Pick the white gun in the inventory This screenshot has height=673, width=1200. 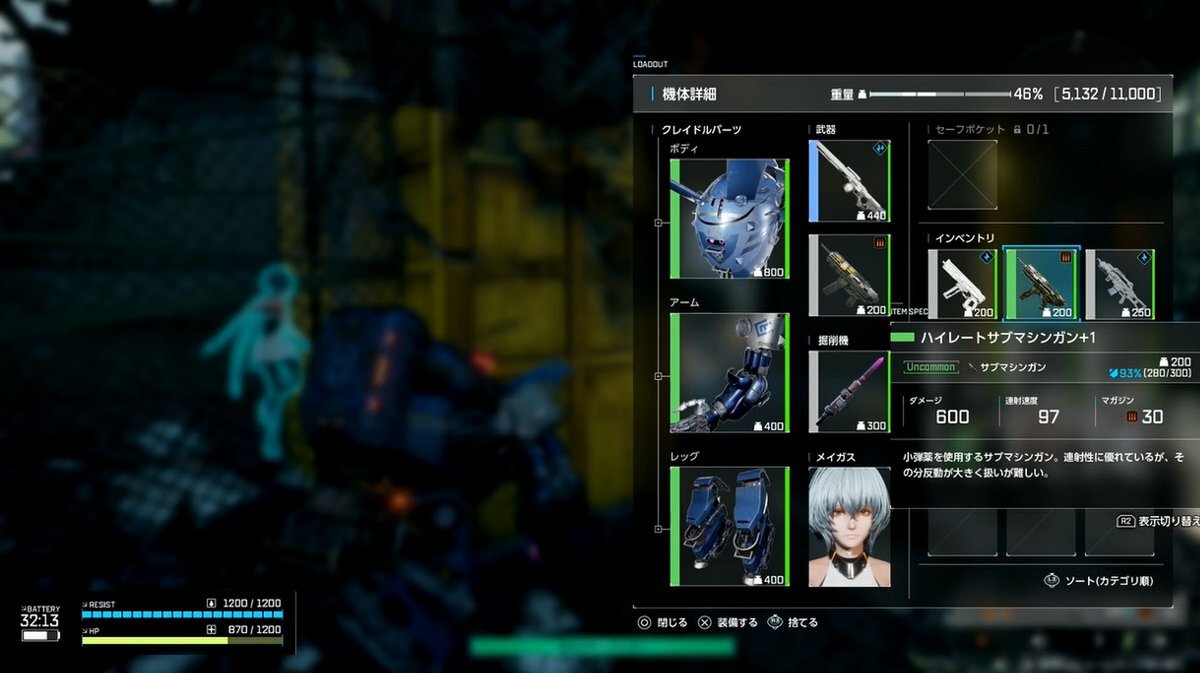tap(962, 285)
